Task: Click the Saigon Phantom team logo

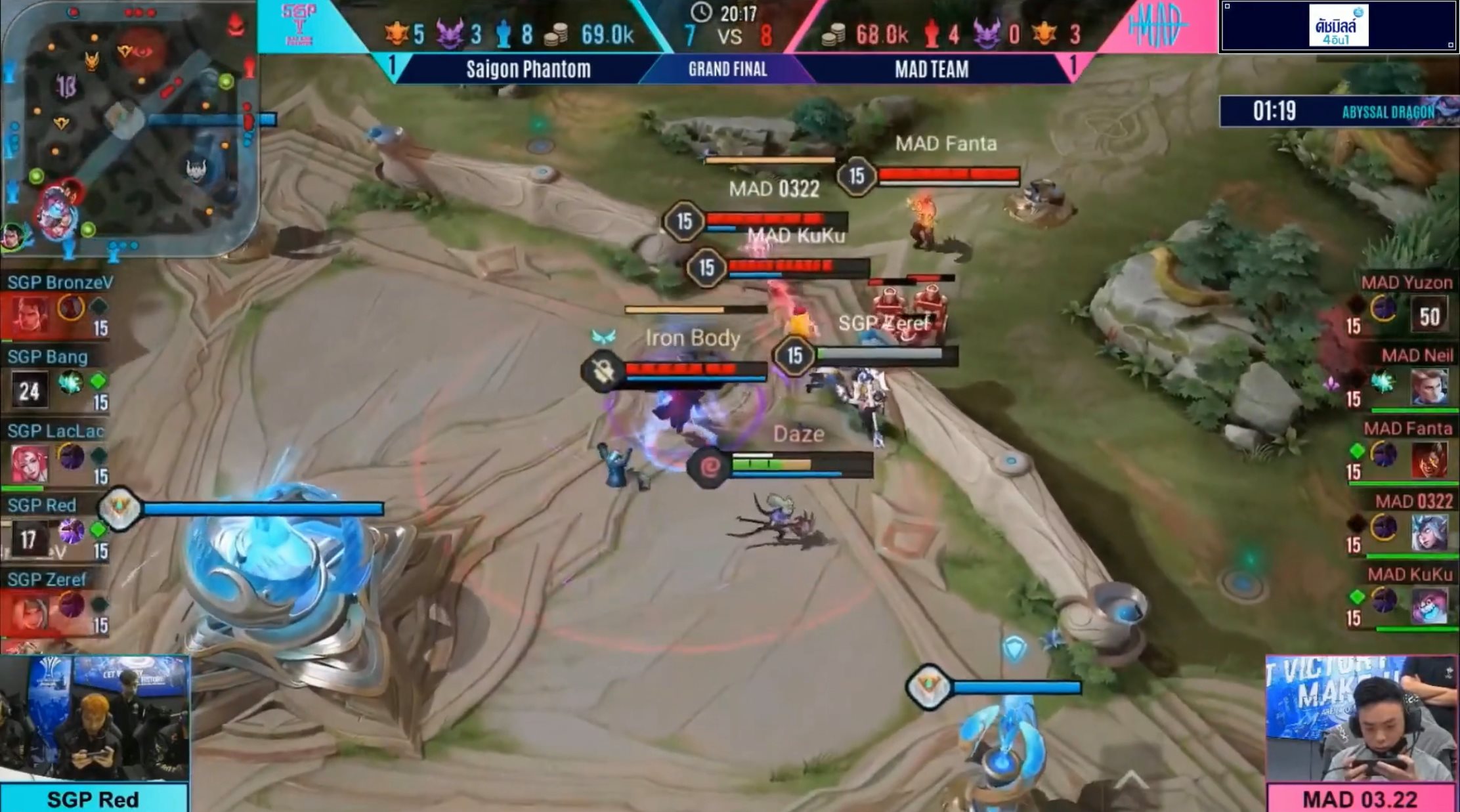Action: coord(299,25)
